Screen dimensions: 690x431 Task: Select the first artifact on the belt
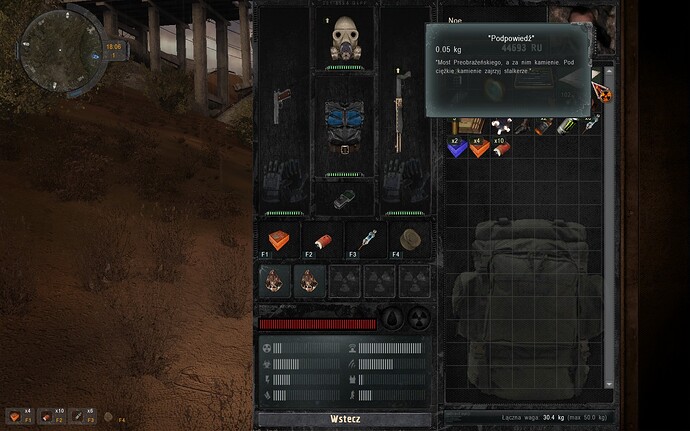pos(275,281)
